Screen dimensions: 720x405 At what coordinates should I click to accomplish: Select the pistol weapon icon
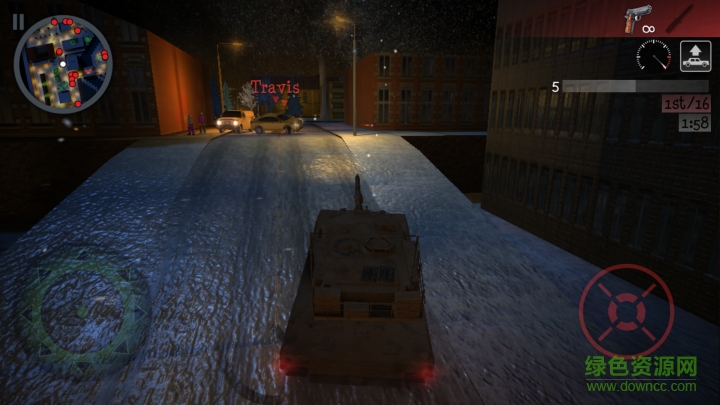pyautogui.click(x=637, y=19)
